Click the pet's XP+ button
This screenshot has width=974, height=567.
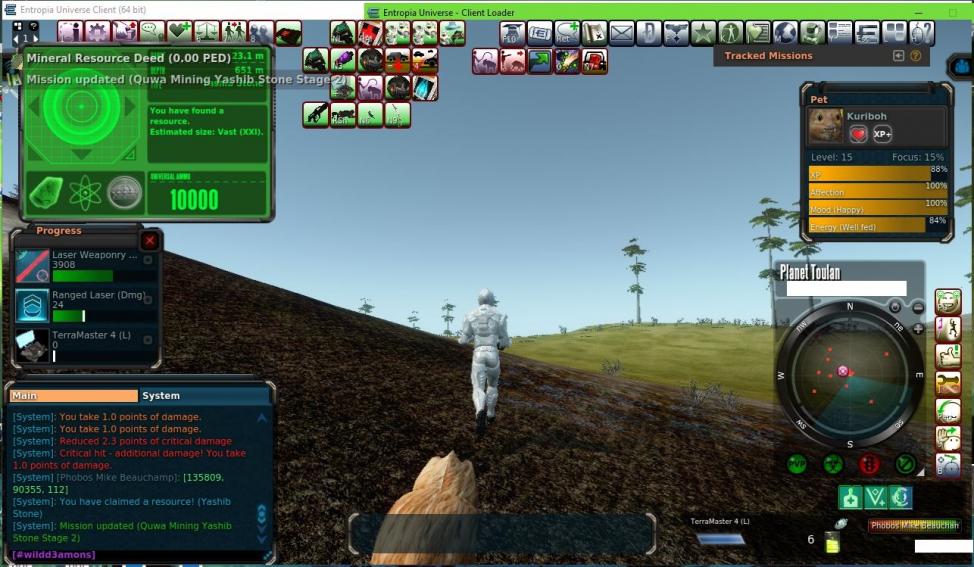point(882,134)
